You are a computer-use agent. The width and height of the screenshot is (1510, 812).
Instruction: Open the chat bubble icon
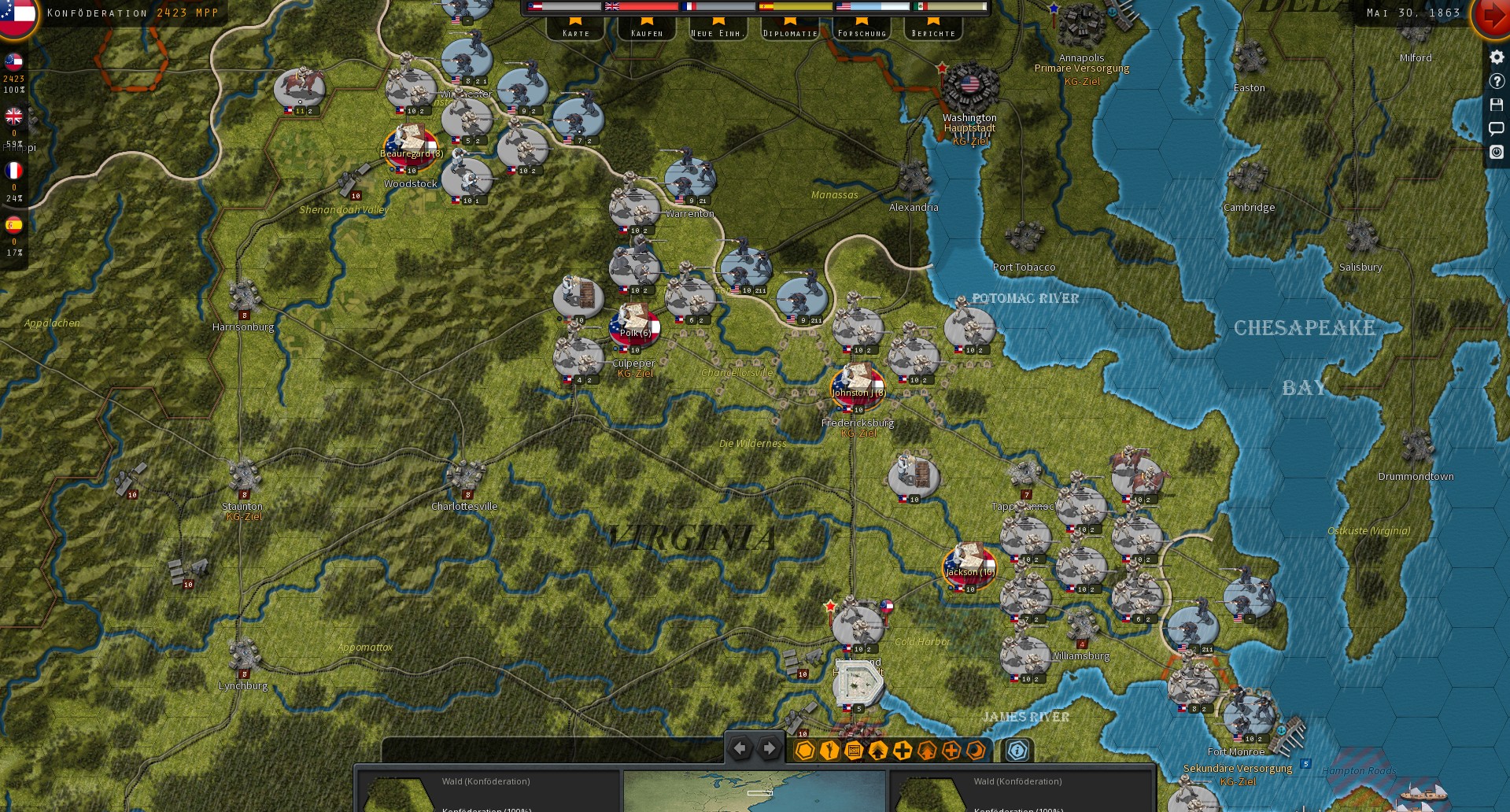tap(1496, 128)
